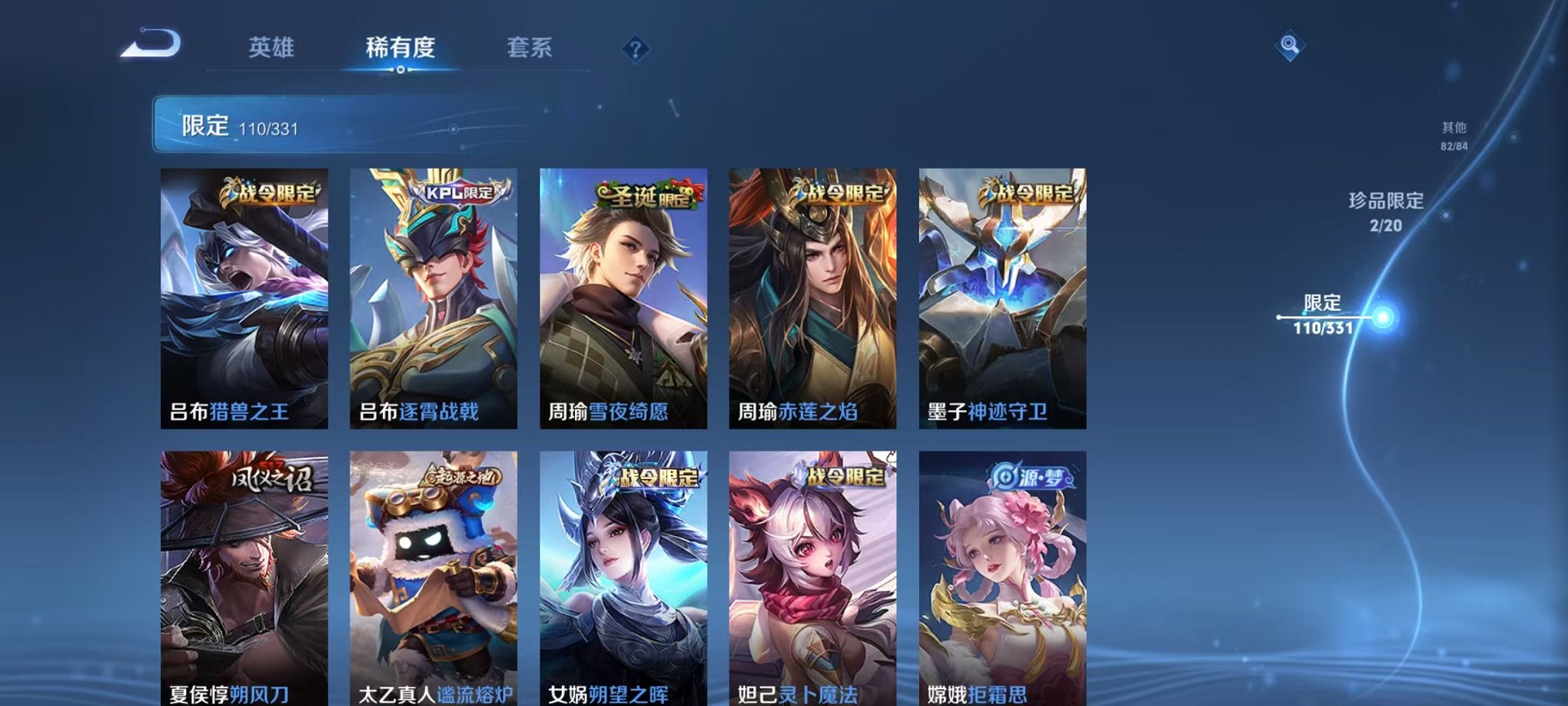Select the 稀有度 tab
The height and width of the screenshot is (706, 1568).
(400, 48)
